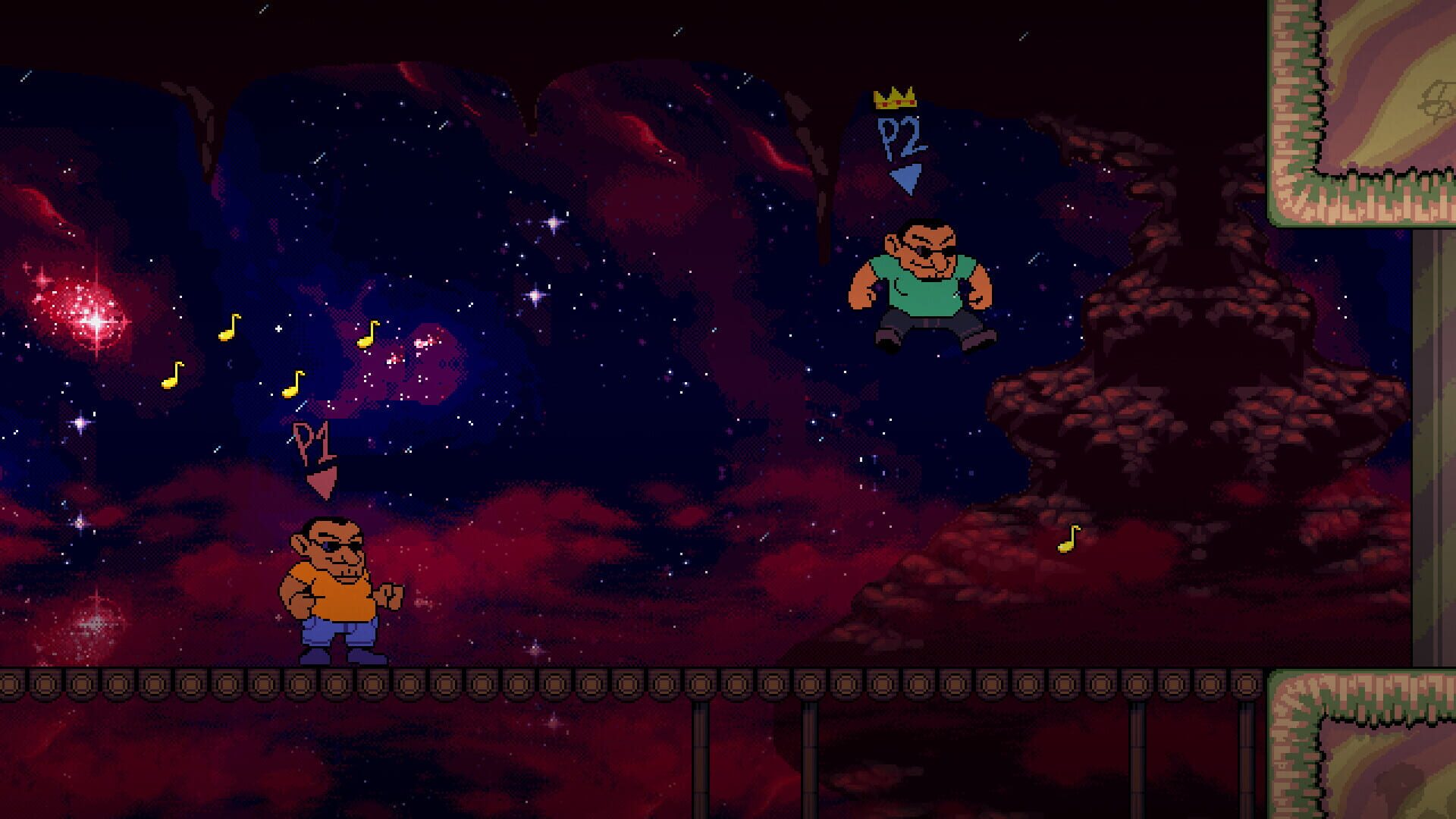Click the downward-pointing P2 marker arrow
1456x819 pixels.
(x=904, y=176)
